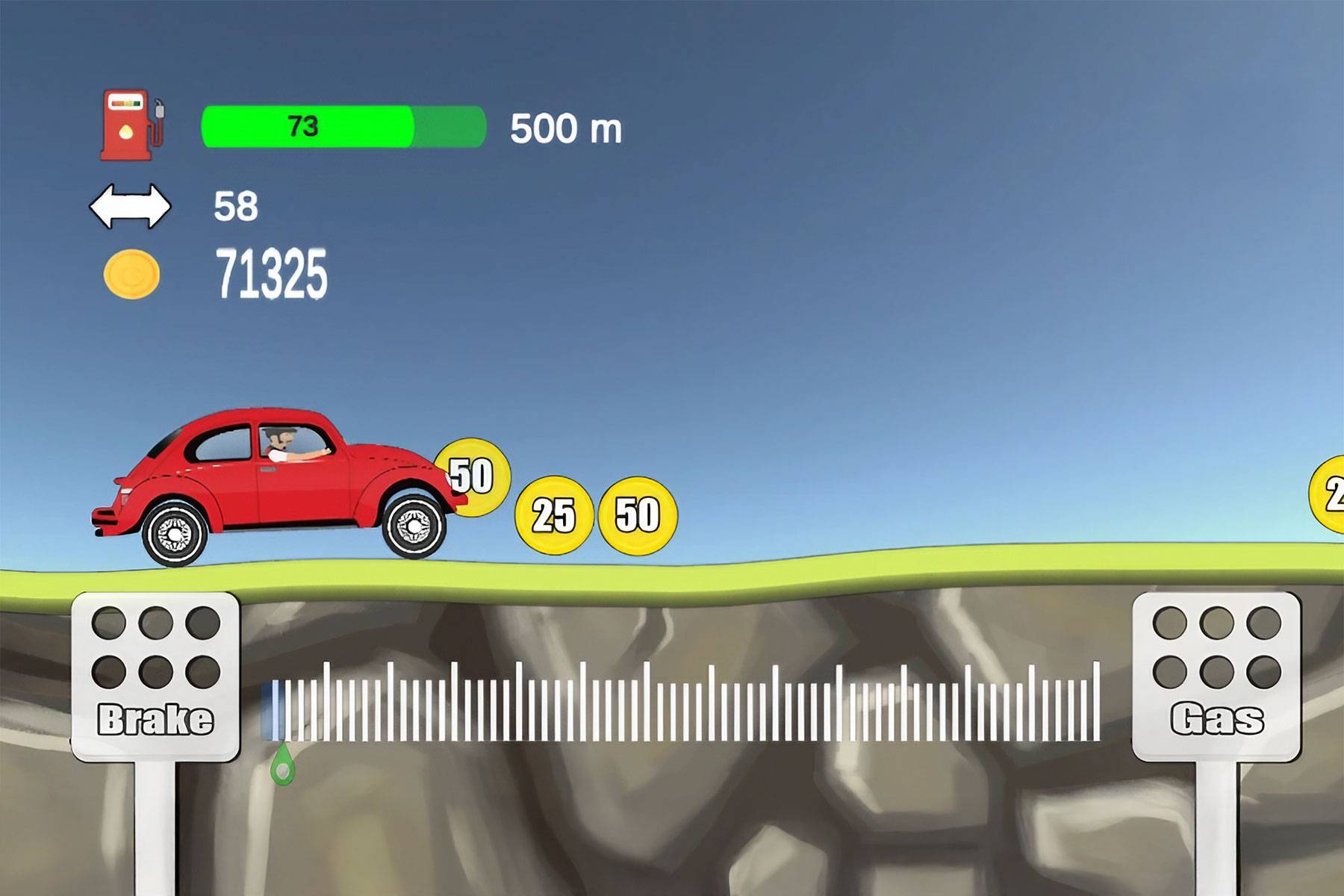Screen dimensions: 1344x896
Task: Tap the green grass terrain surface
Action: 821,575
